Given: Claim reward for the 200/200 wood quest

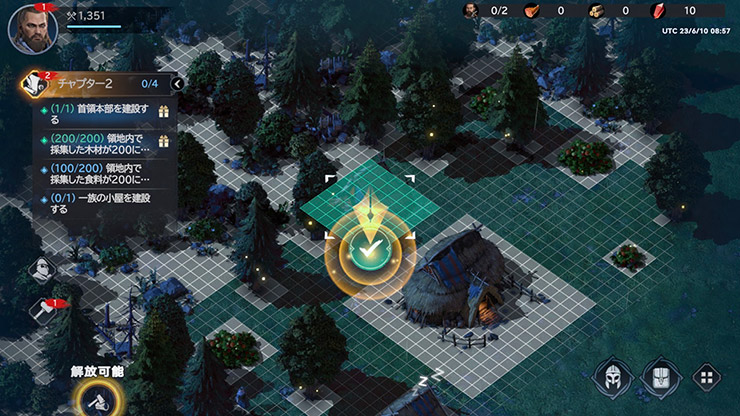Looking at the screenshot, I should [x=164, y=143].
